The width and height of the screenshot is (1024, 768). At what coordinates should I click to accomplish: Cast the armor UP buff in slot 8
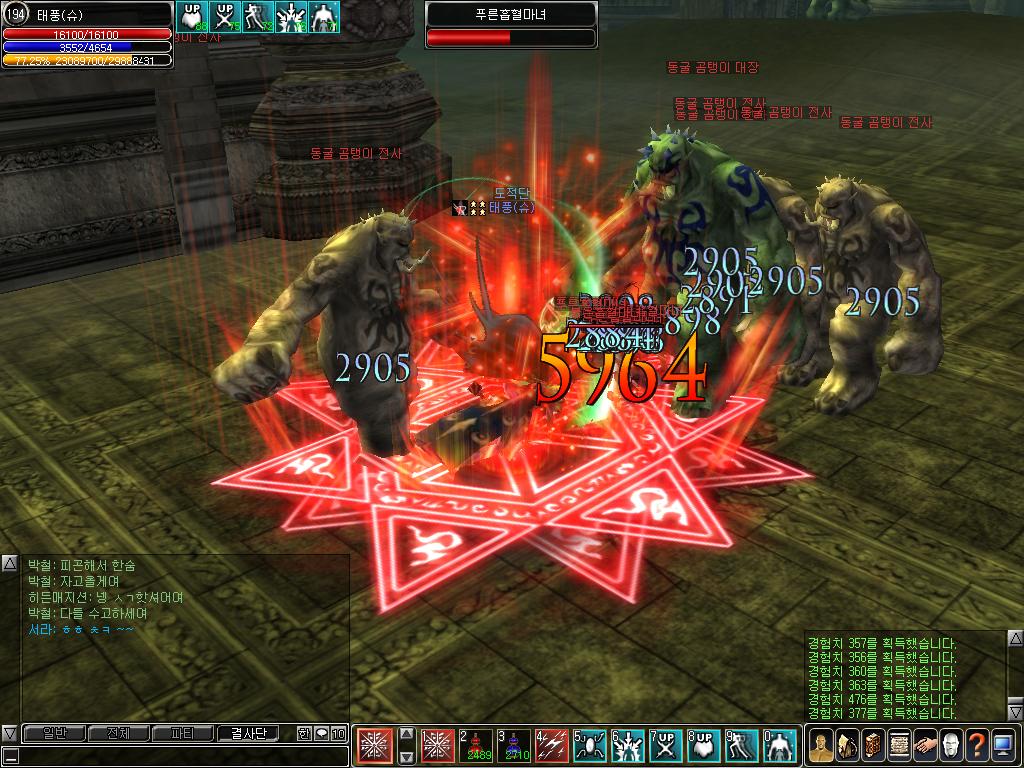pyautogui.click(x=702, y=744)
